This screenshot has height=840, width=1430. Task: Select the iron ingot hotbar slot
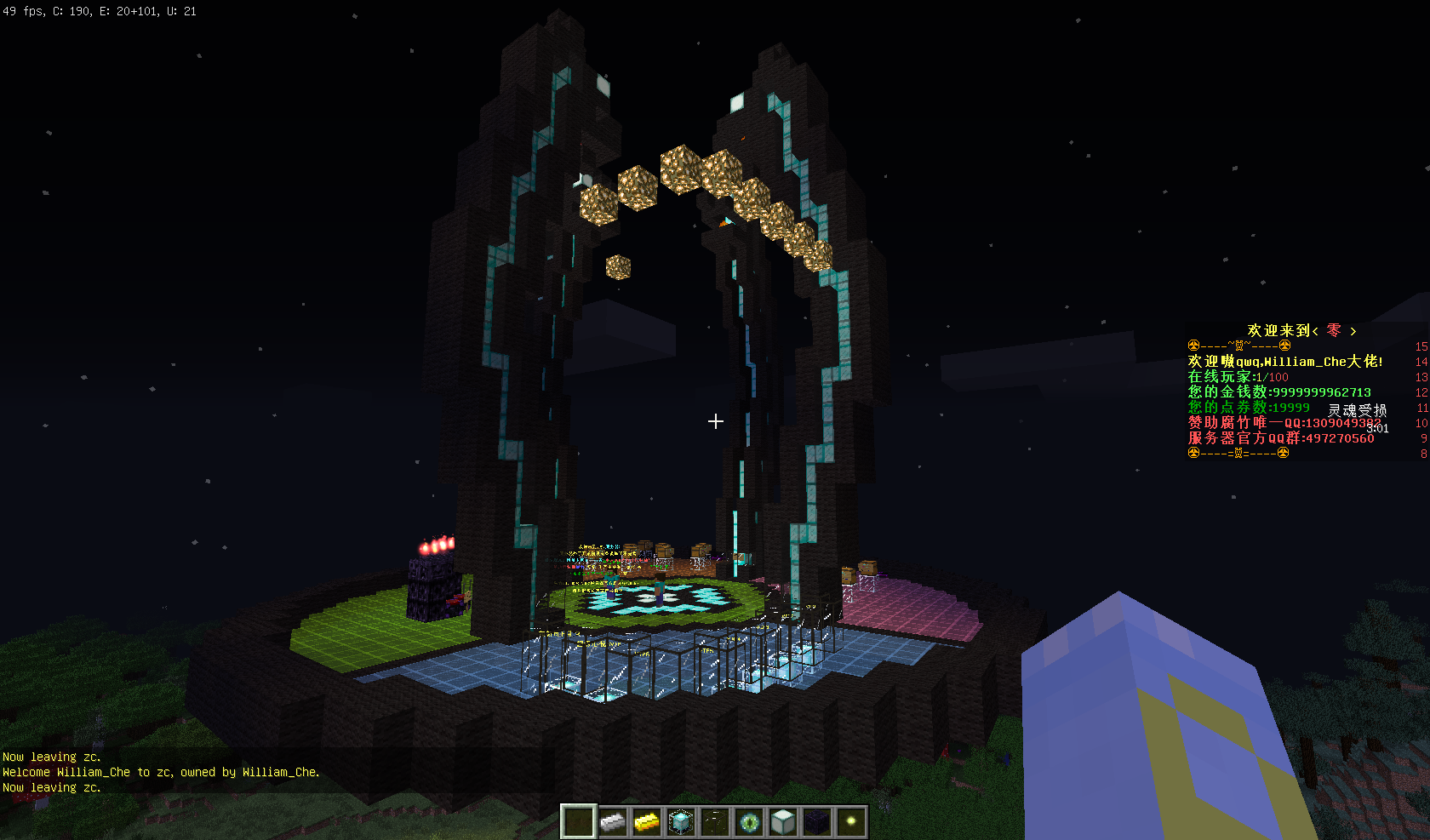613,822
